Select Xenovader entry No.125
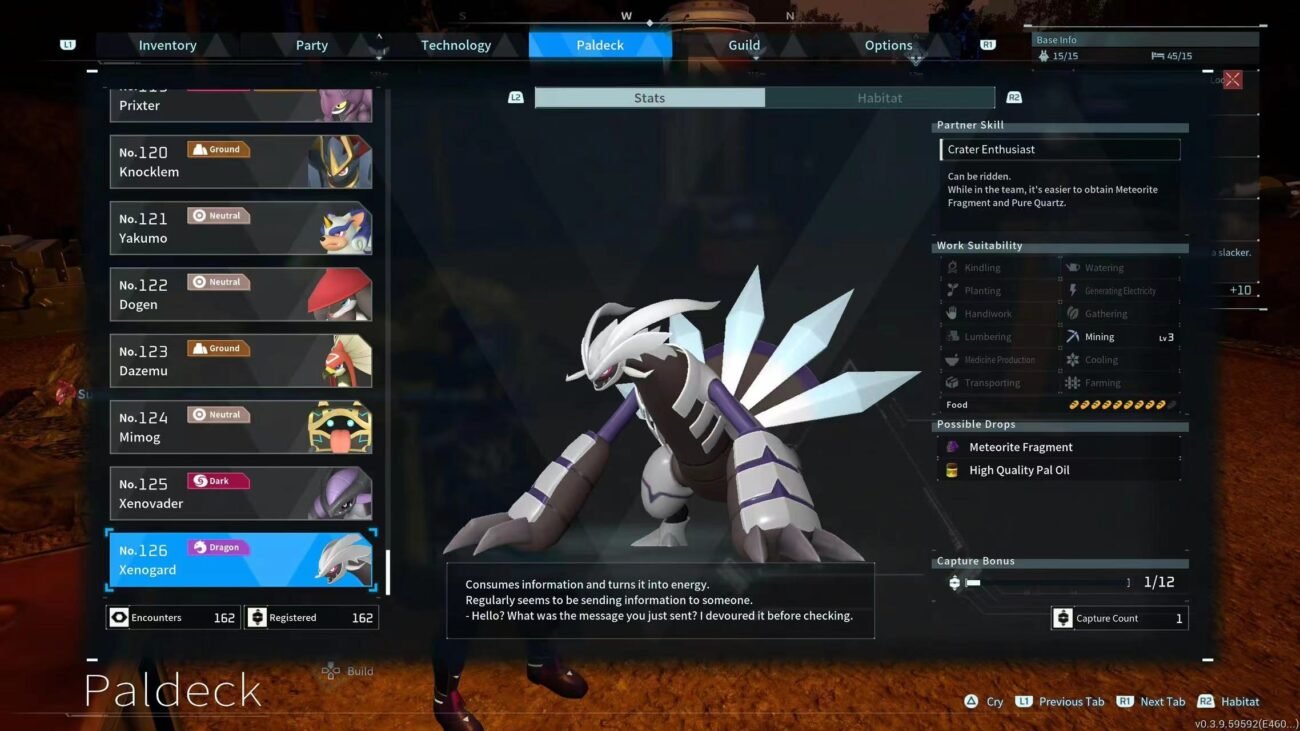1300x731 pixels. click(240, 494)
